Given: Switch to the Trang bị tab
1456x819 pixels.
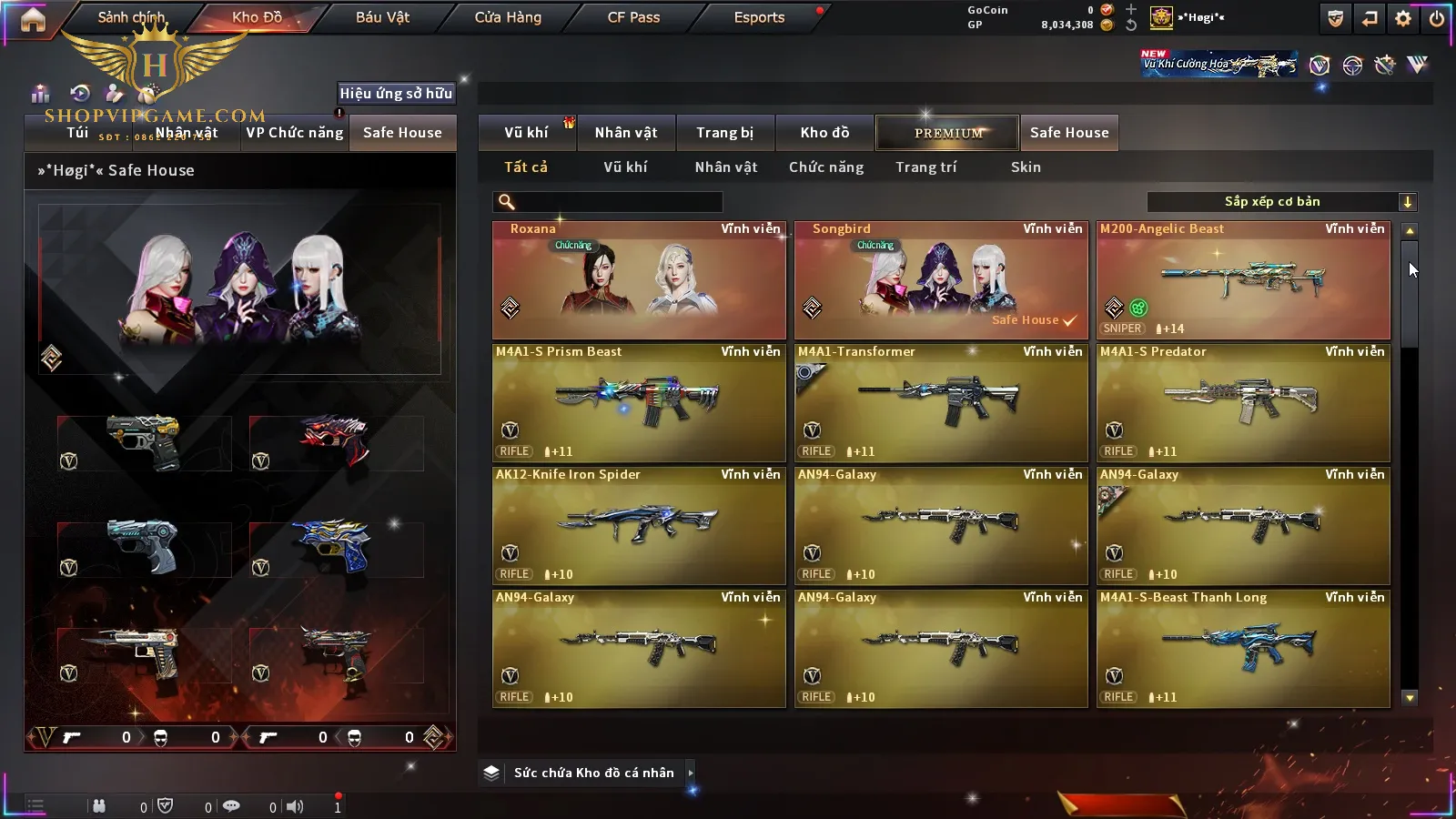Looking at the screenshot, I should (725, 133).
